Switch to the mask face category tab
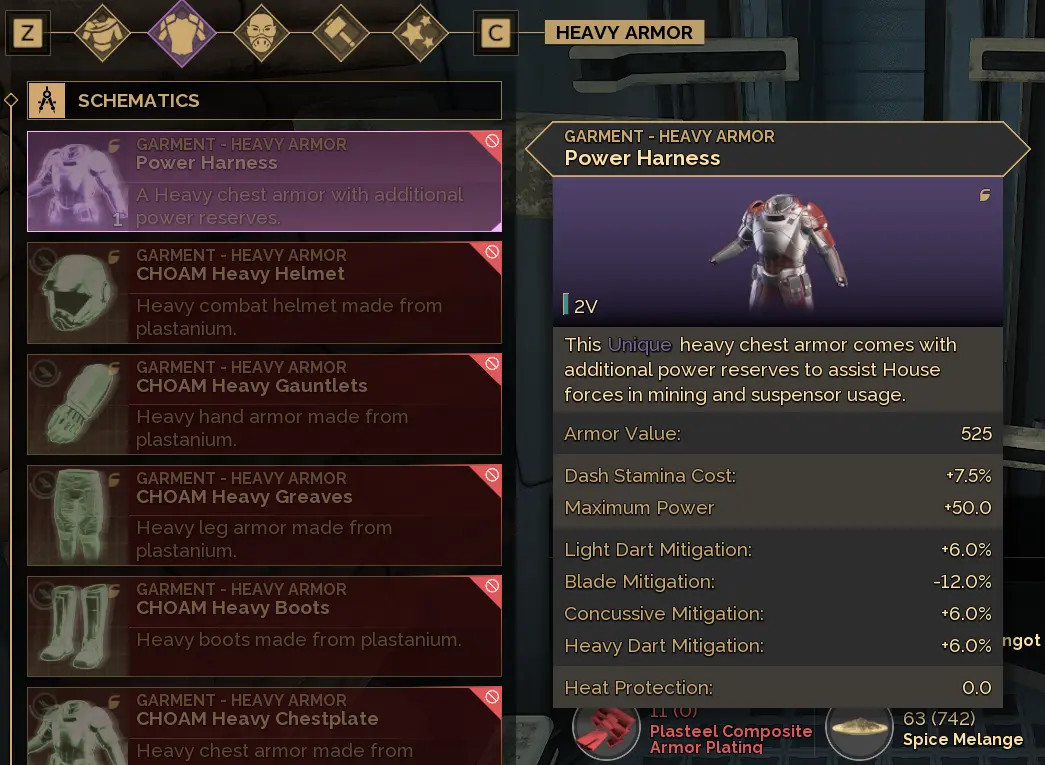 pos(261,33)
